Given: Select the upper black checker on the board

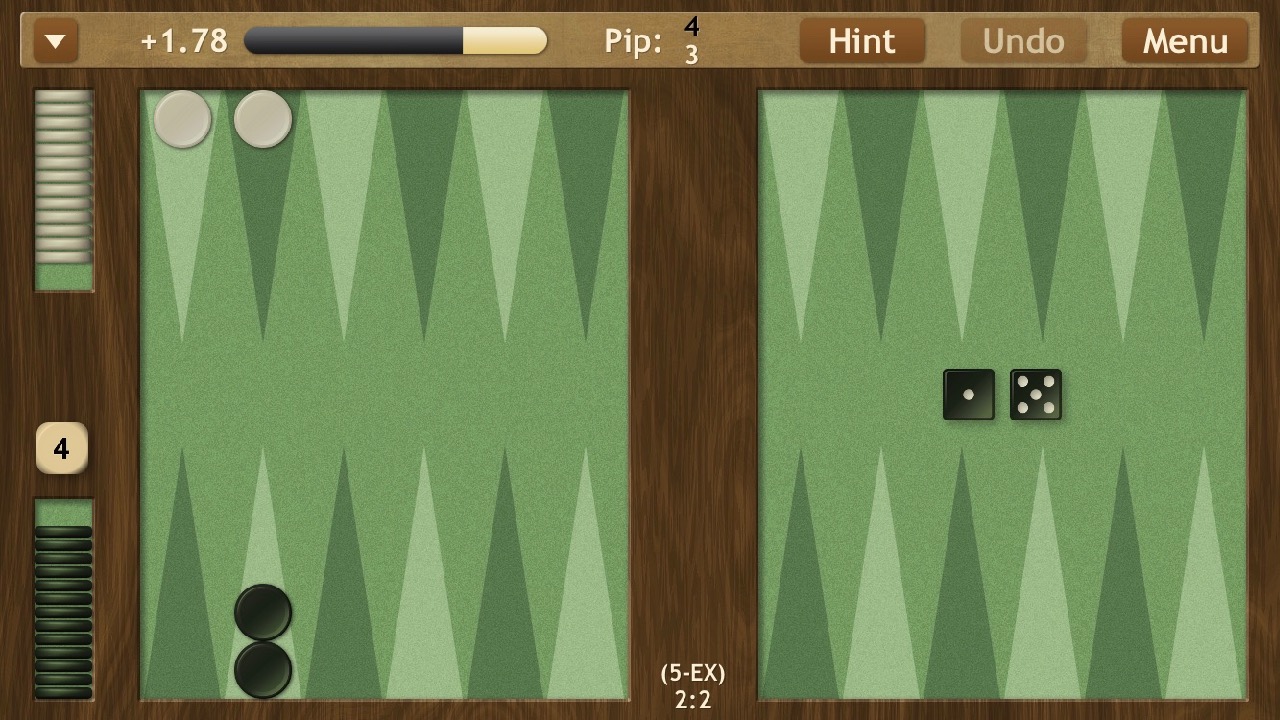Looking at the screenshot, I should (x=263, y=612).
